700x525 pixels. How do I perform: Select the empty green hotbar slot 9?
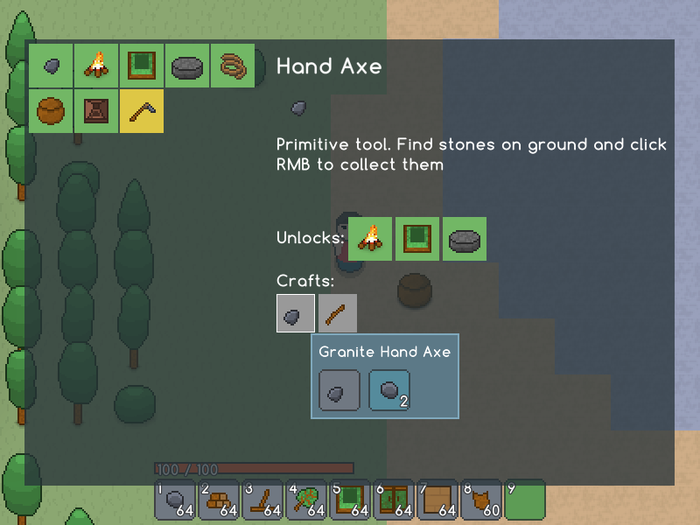pyautogui.click(x=525, y=499)
